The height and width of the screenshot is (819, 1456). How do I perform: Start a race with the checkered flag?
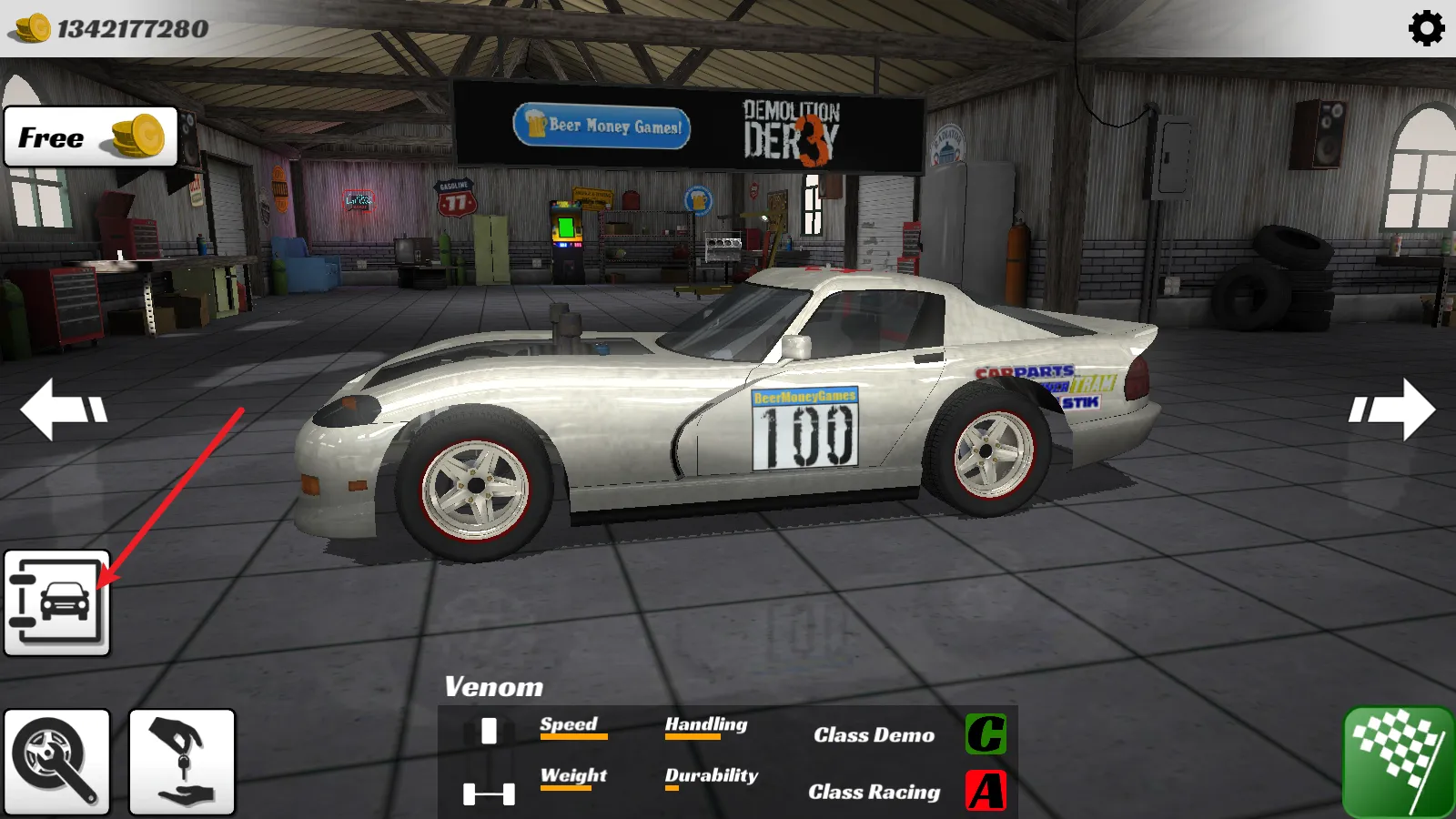pos(1398,763)
